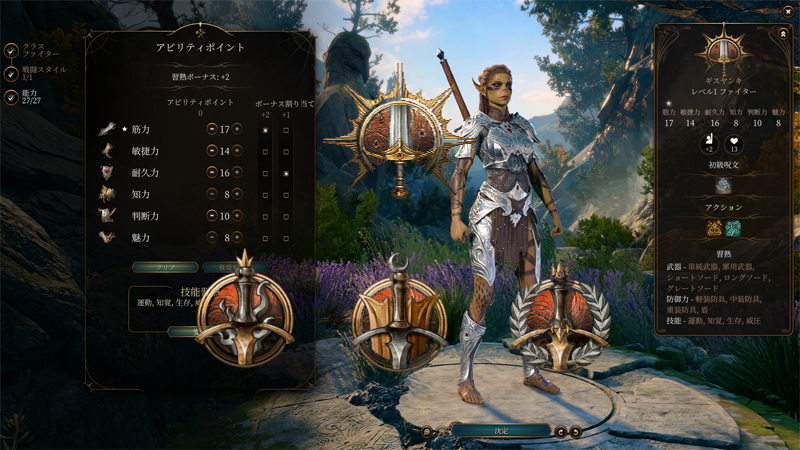Close the character creation screen
Viewport: 800px width, 450px height.
[x=788, y=11]
